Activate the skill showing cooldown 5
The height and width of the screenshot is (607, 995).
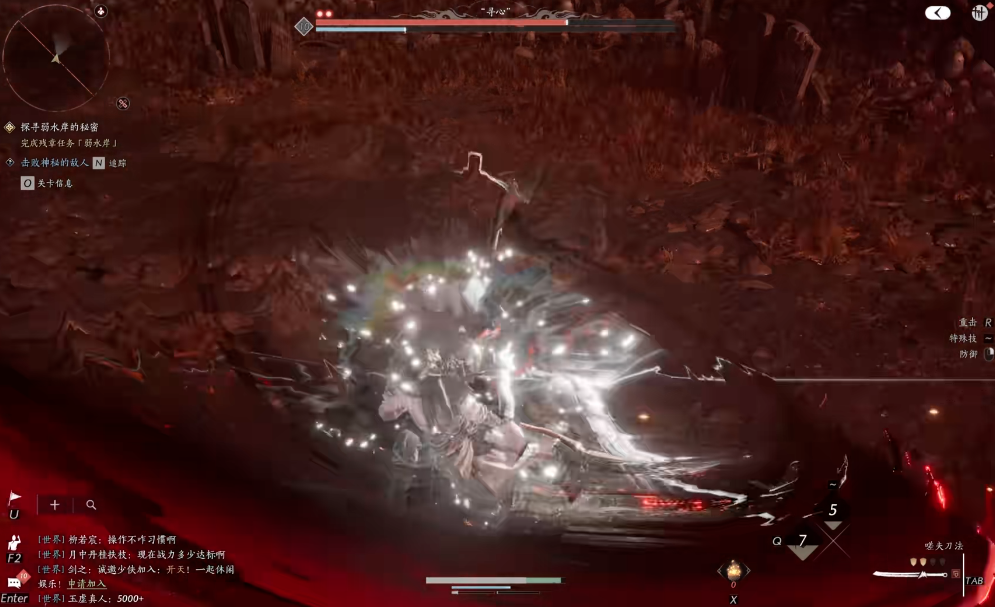tap(832, 511)
